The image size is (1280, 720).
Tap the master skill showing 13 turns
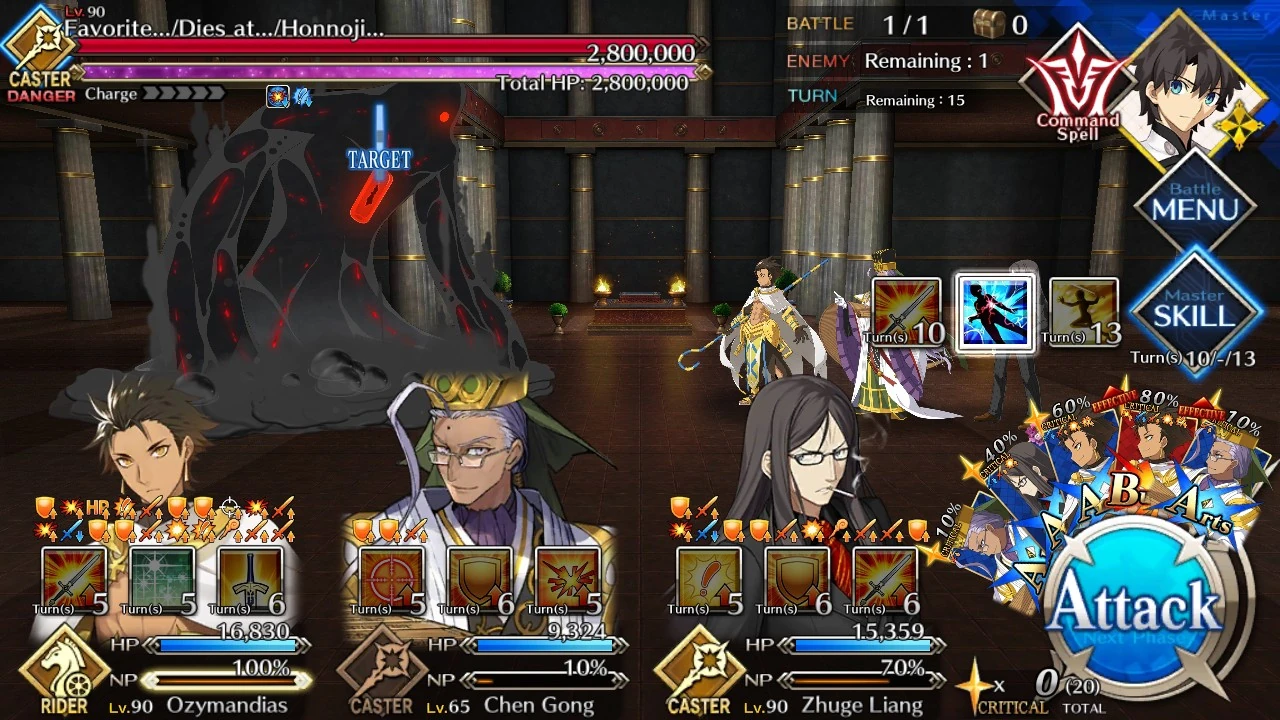1083,310
